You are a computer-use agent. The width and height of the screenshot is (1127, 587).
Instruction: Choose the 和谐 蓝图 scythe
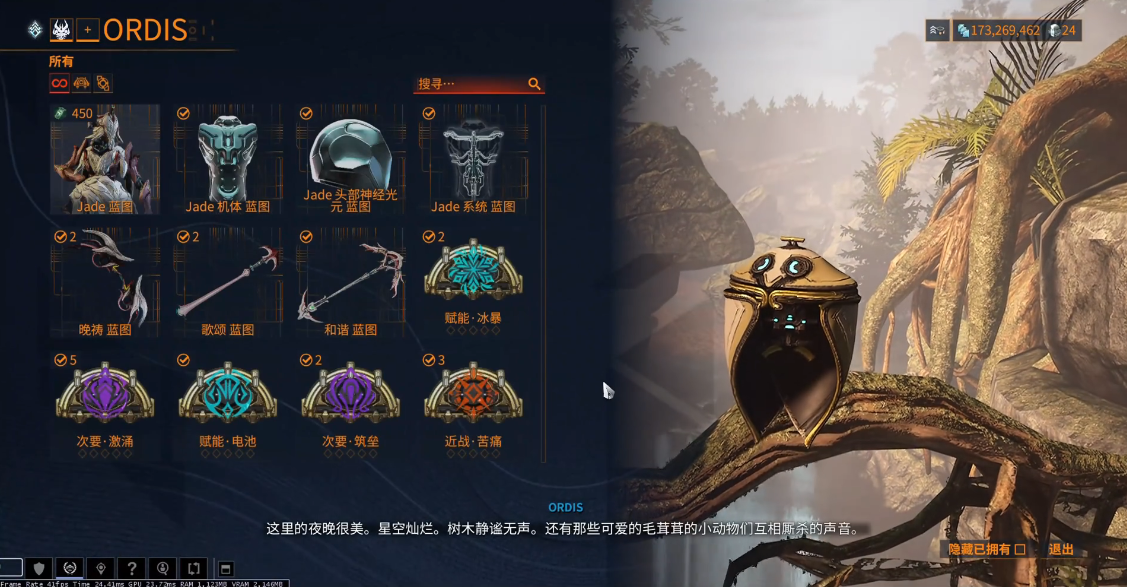pyautogui.click(x=350, y=282)
